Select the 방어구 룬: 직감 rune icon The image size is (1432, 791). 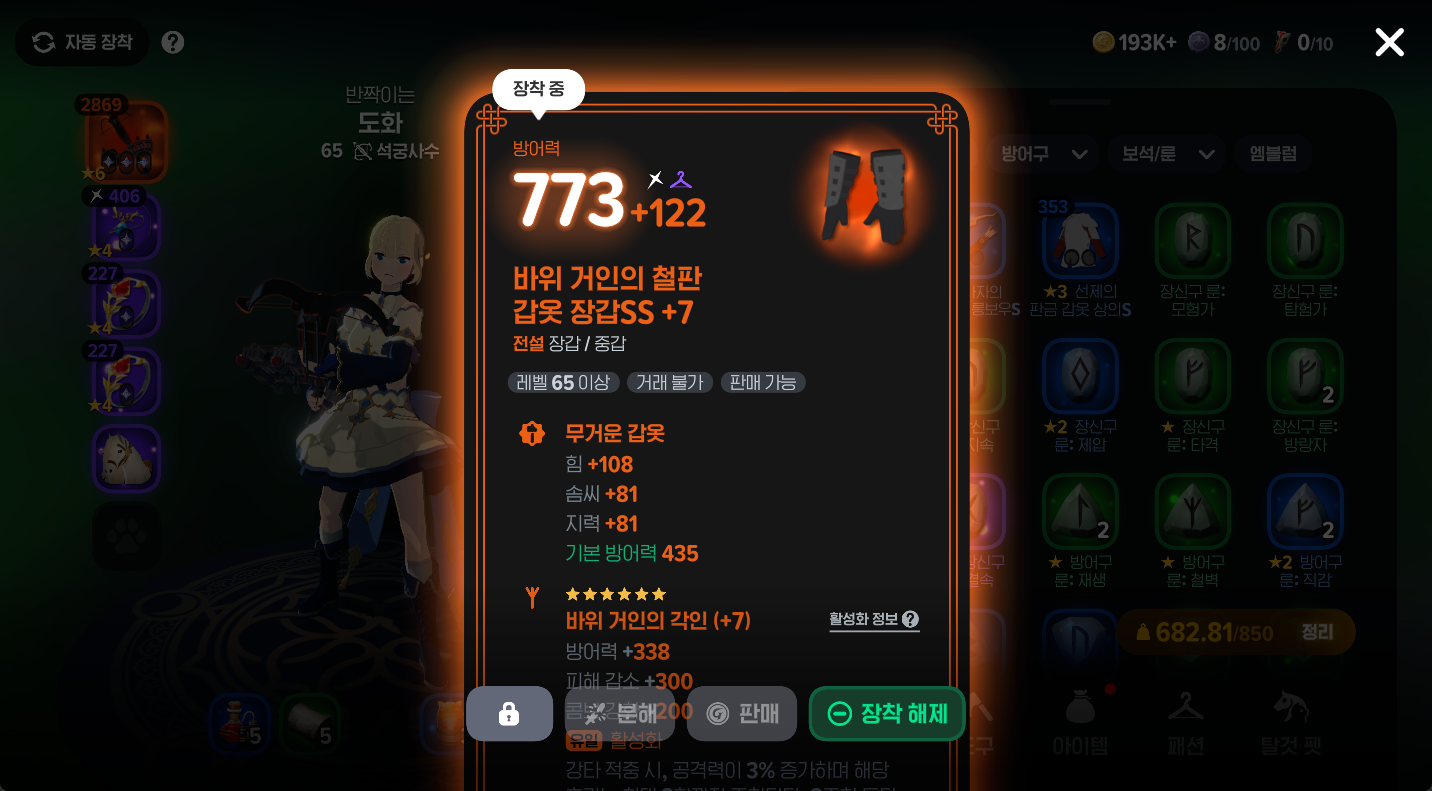point(1305,512)
